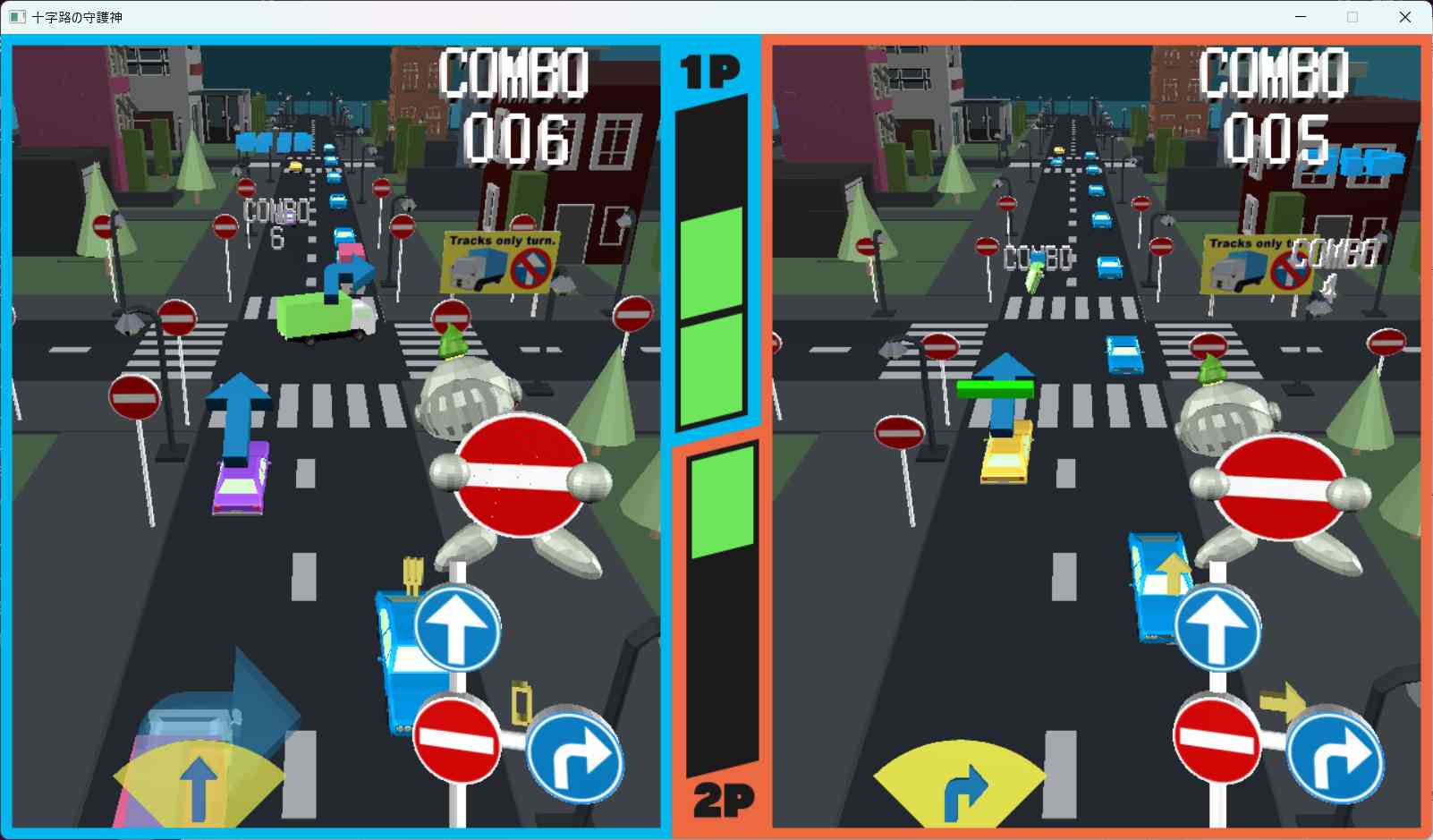Select 1P's blue straight-ahead arrow sign
Viewport: 1433px width, 840px height.
(x=457, y=628)
